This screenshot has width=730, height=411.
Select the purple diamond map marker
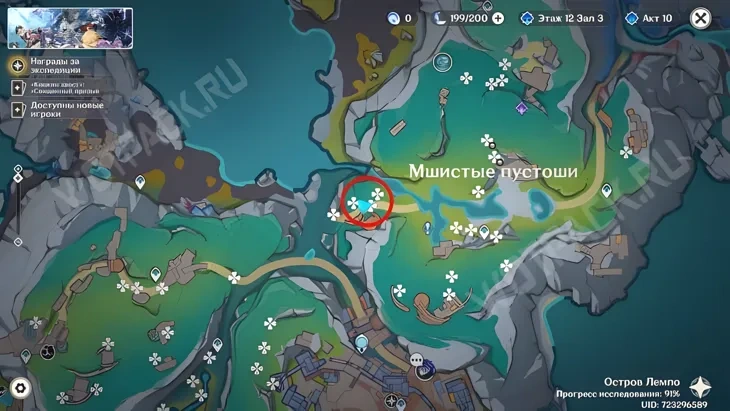tap(521, 108)
